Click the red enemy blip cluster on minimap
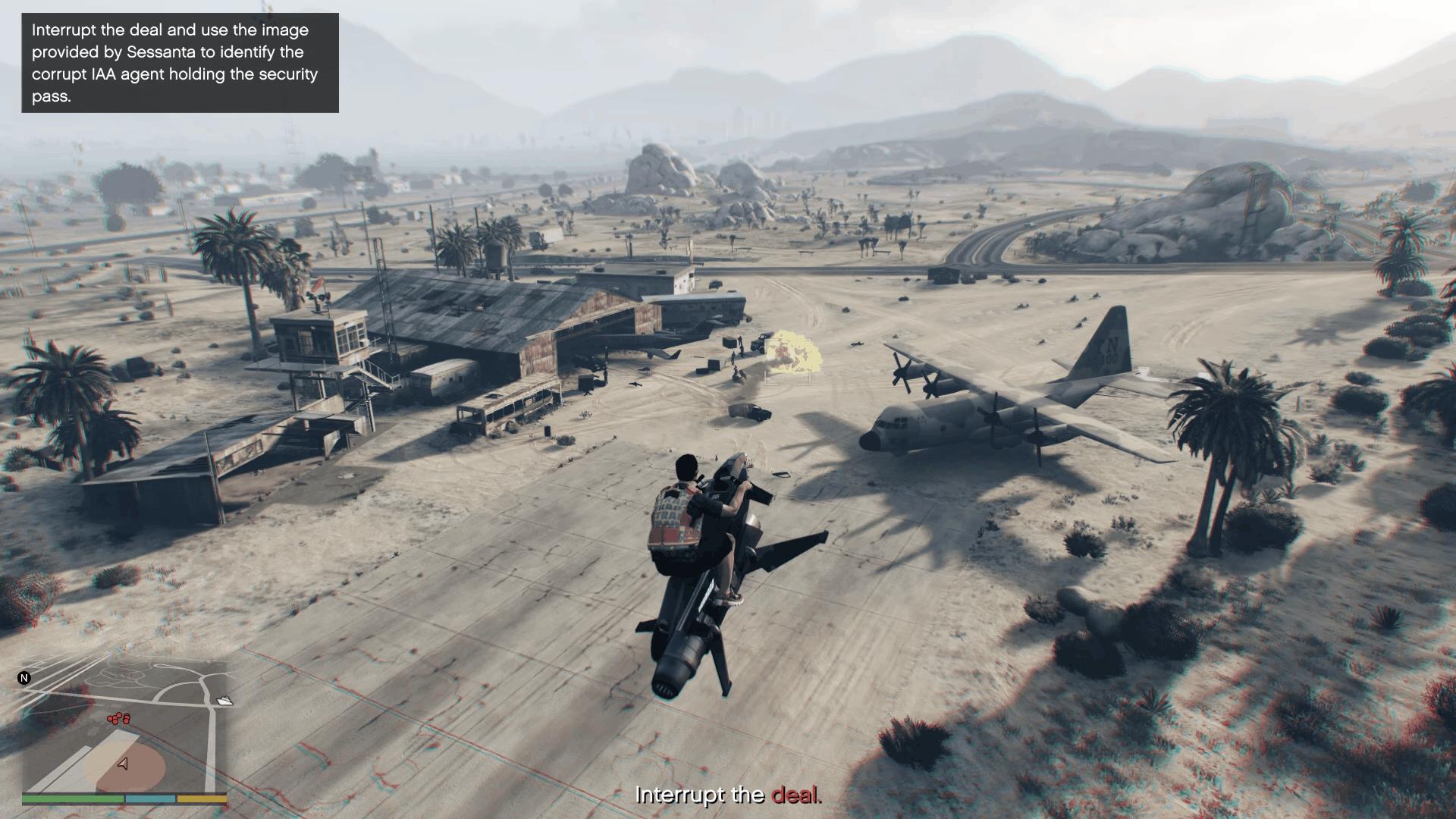The height and width of the screenshot is (819, 1456). click(x=118, y=718)
